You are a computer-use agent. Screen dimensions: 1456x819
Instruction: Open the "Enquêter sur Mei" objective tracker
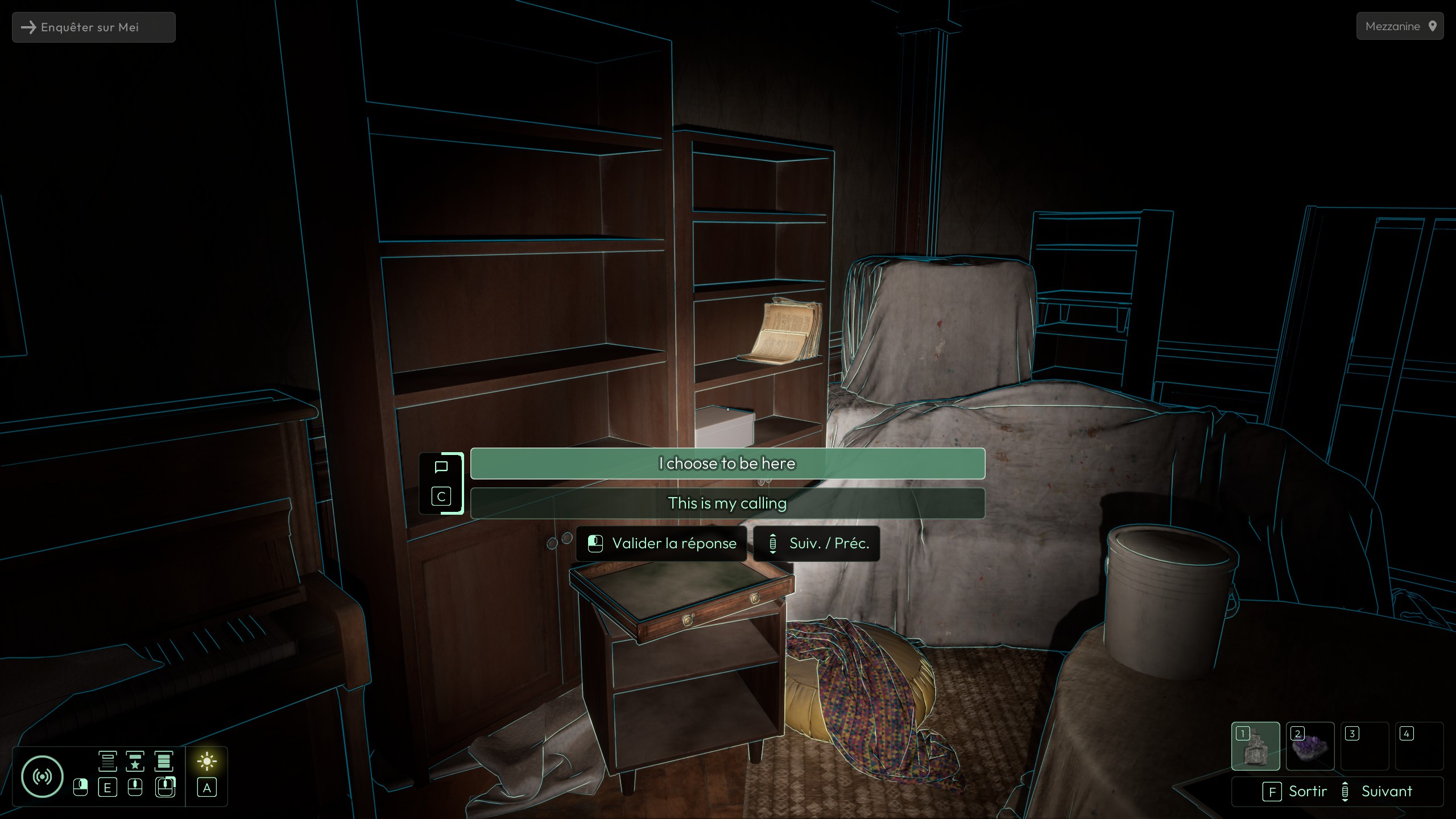pyautogui.click(x=94, y=27)
